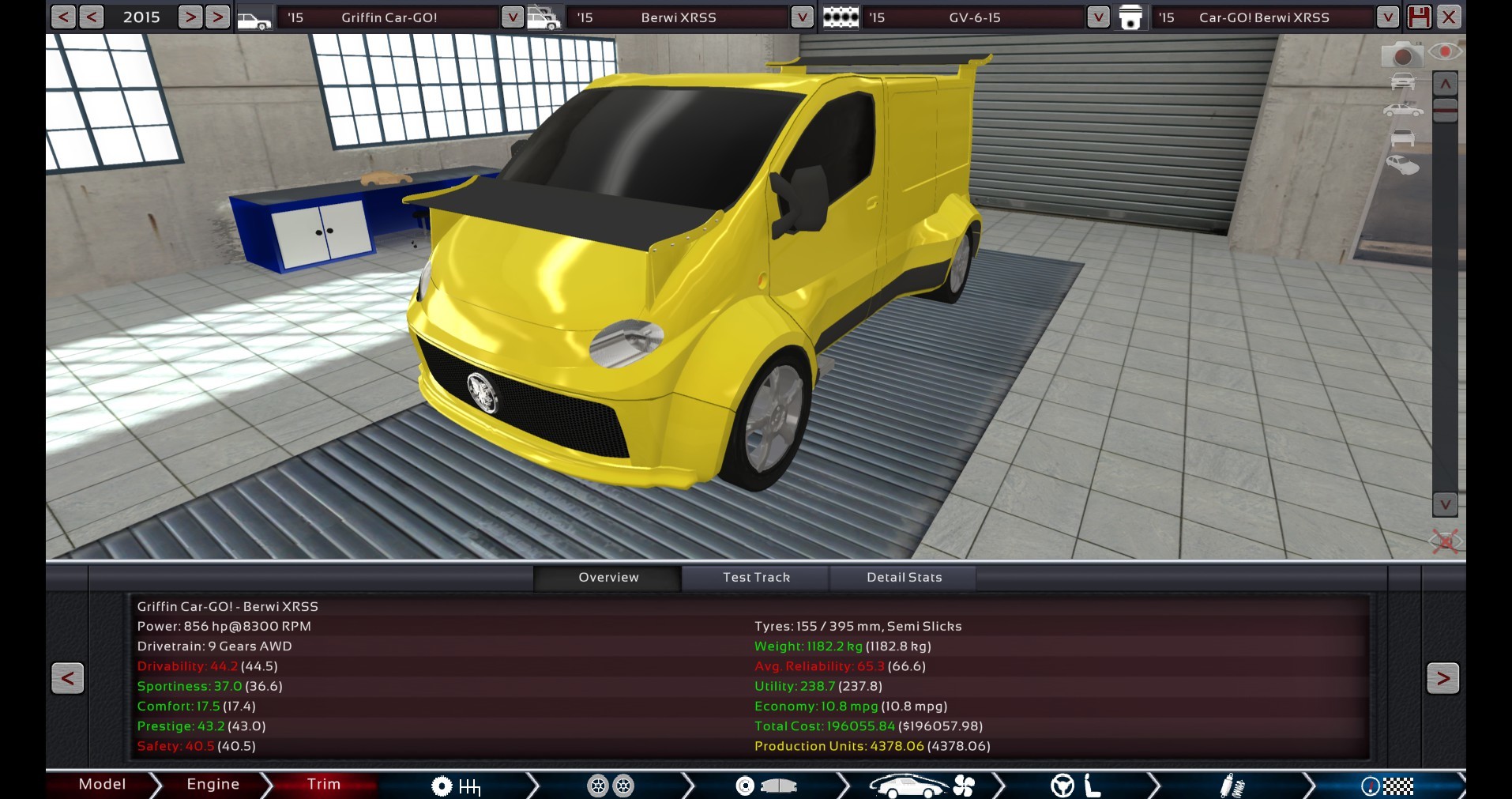
Task: Go to the Engine design section
Action: pyautogui.click(x=213, y=784)
